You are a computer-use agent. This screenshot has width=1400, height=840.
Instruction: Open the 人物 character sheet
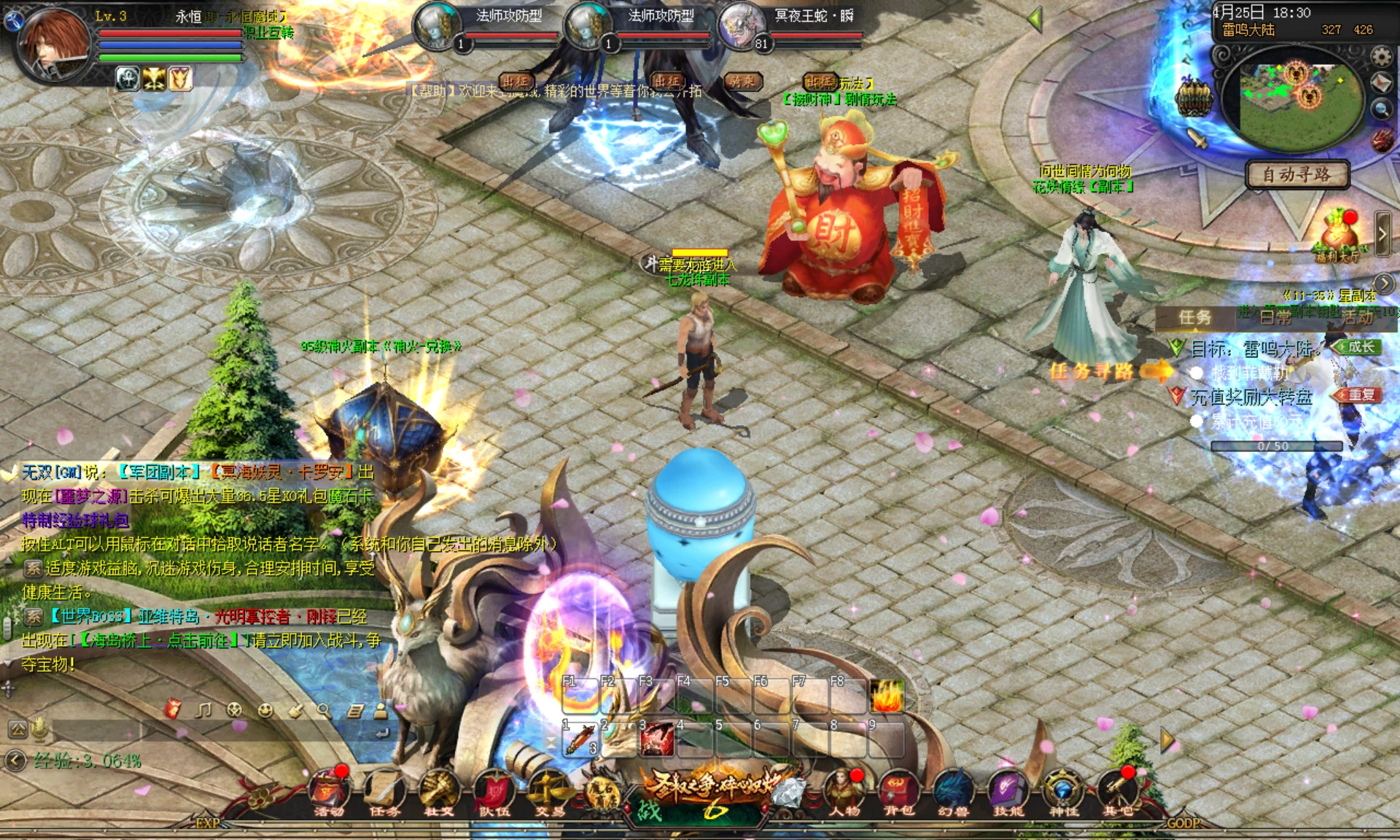click(844, 791)
